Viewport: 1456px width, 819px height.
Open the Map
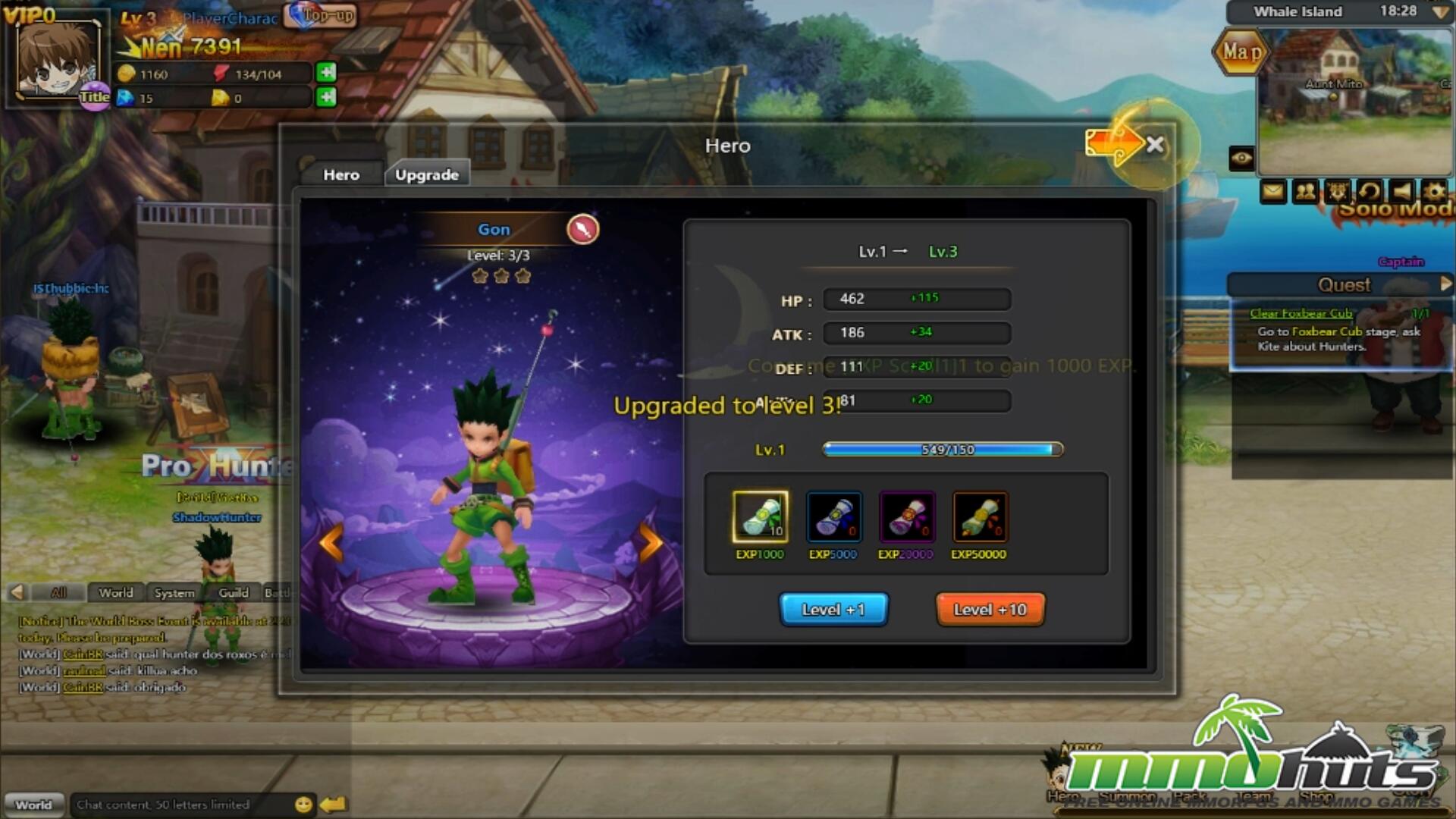pos(1241,52)
